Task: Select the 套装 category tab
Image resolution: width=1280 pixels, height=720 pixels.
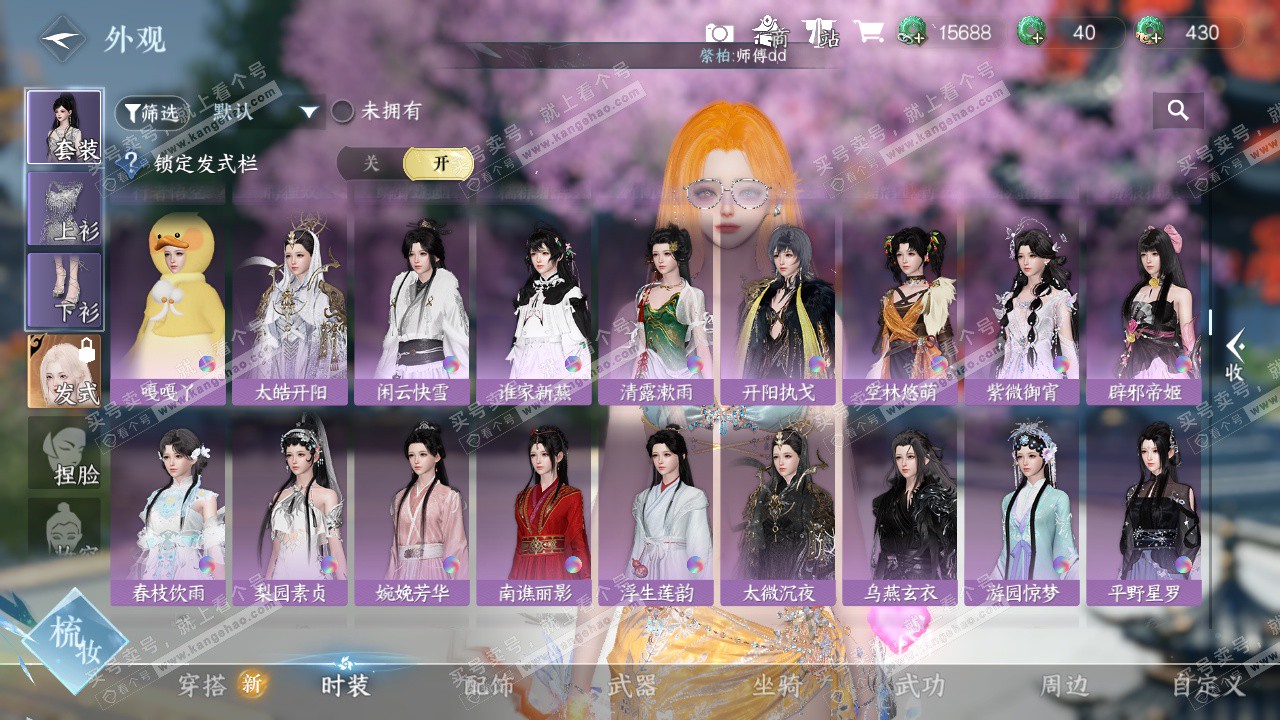Action: pyautogui.click(x=64, y=127)
